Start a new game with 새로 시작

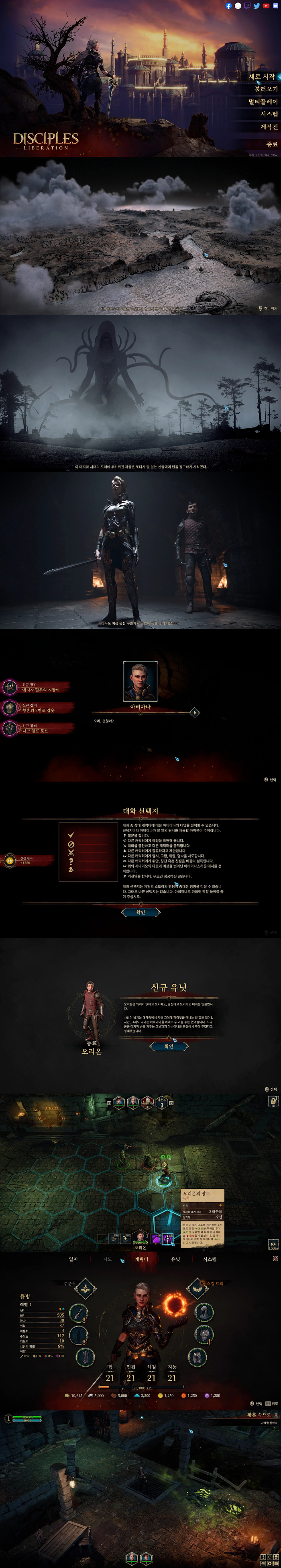click(262, 77)
